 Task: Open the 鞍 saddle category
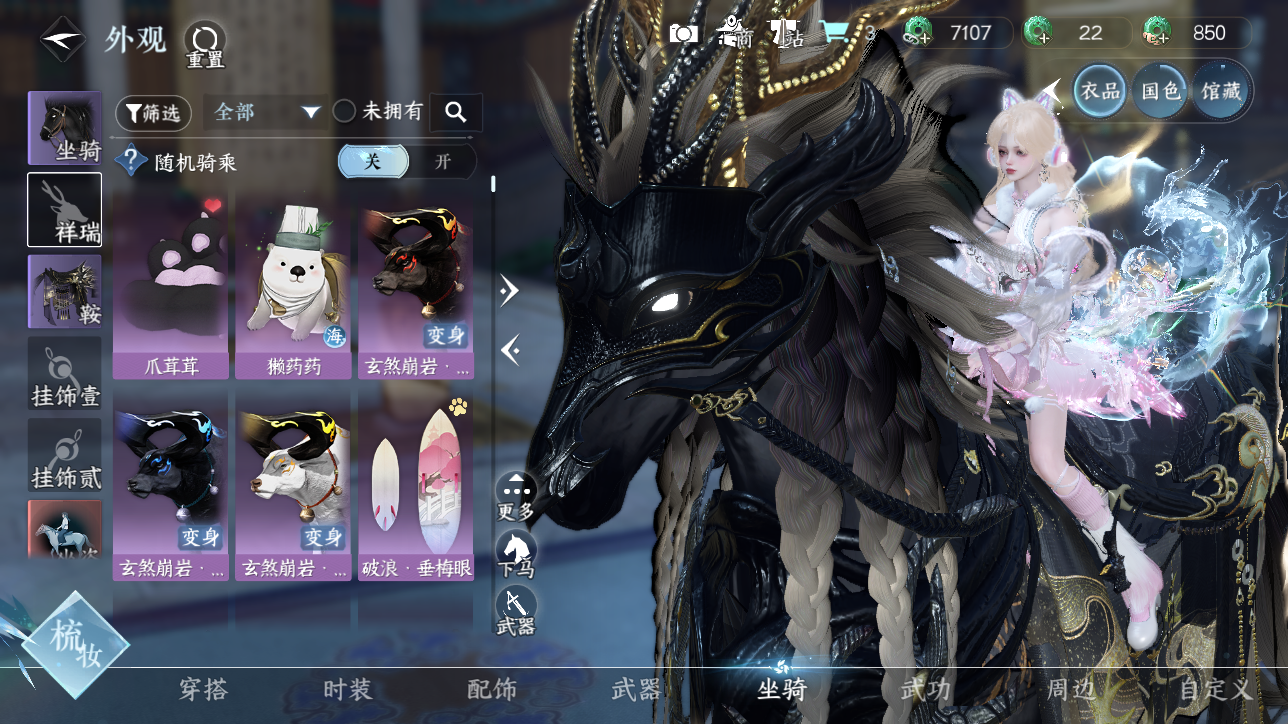pyautogui.click(x=65, y=291)
